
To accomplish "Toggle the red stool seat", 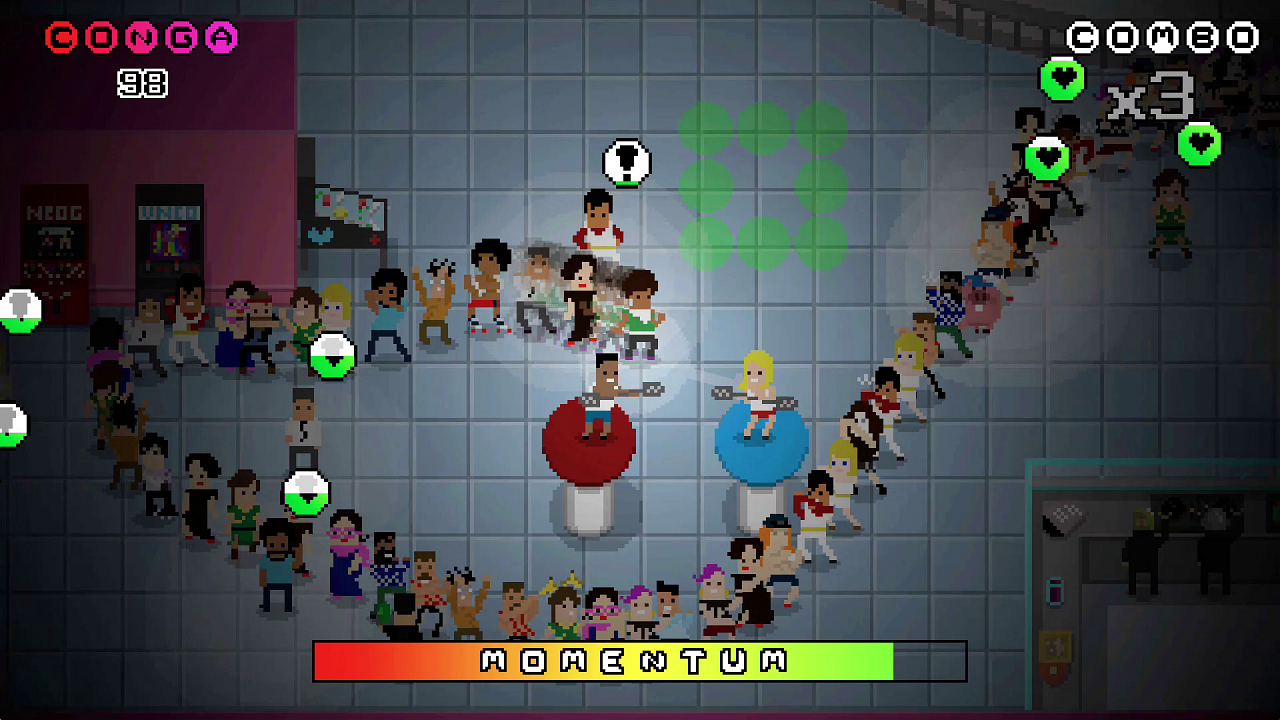I will tap(588, 438).
